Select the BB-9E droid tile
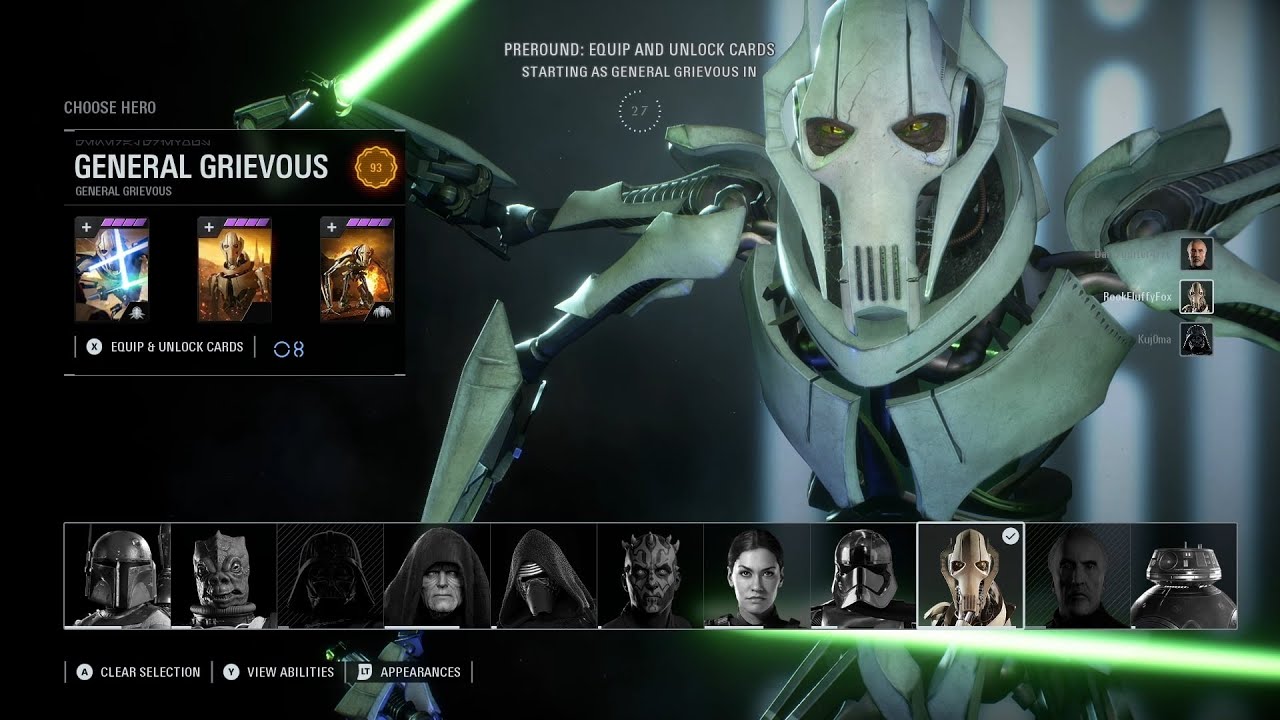 1183,576
